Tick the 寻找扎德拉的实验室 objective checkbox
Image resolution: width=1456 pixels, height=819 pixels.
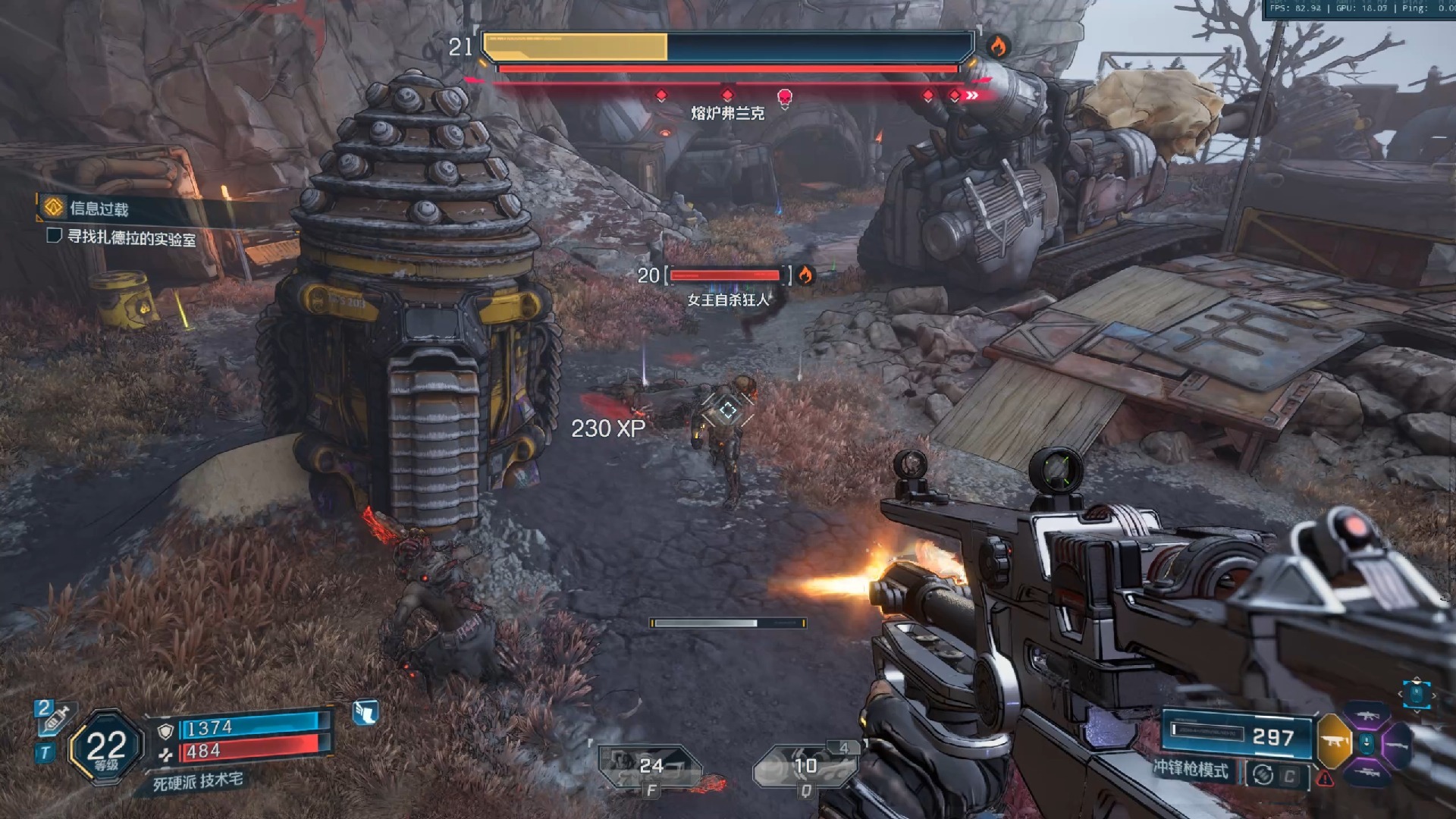click(x=54, y=236)
